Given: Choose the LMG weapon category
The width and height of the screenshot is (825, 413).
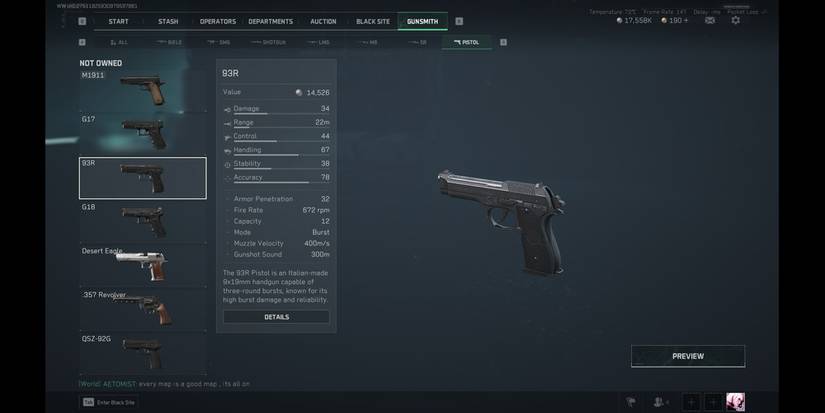Looking at the screenshot, I should 319,42.
